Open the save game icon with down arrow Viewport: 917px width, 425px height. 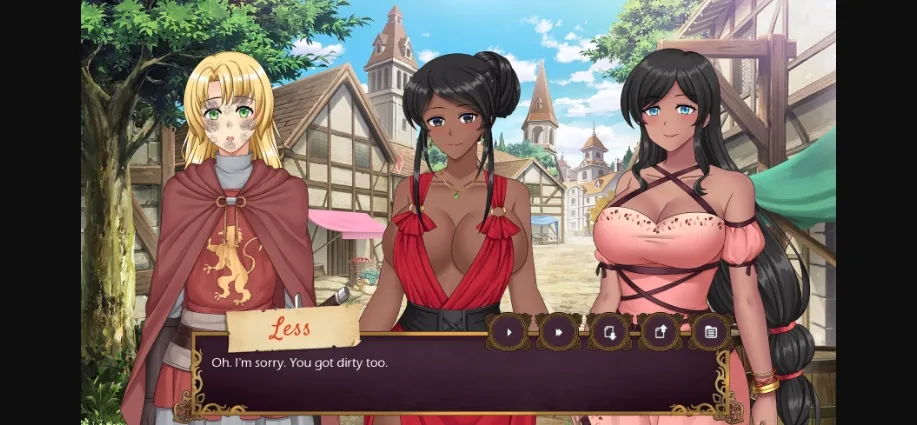(610, 332)
